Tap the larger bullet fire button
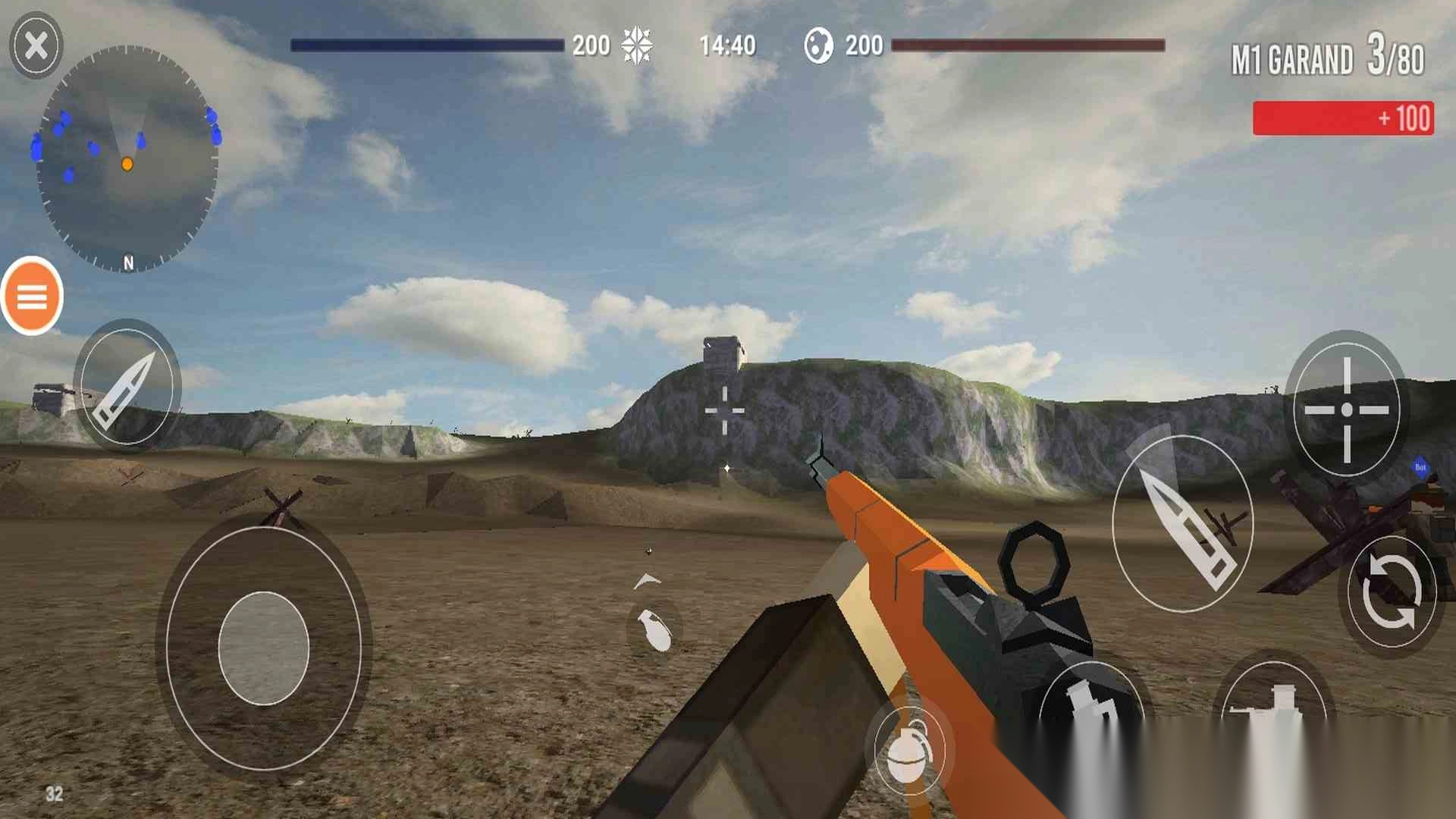Viewport: 1456px width, 819px height. click(1182, 523)
